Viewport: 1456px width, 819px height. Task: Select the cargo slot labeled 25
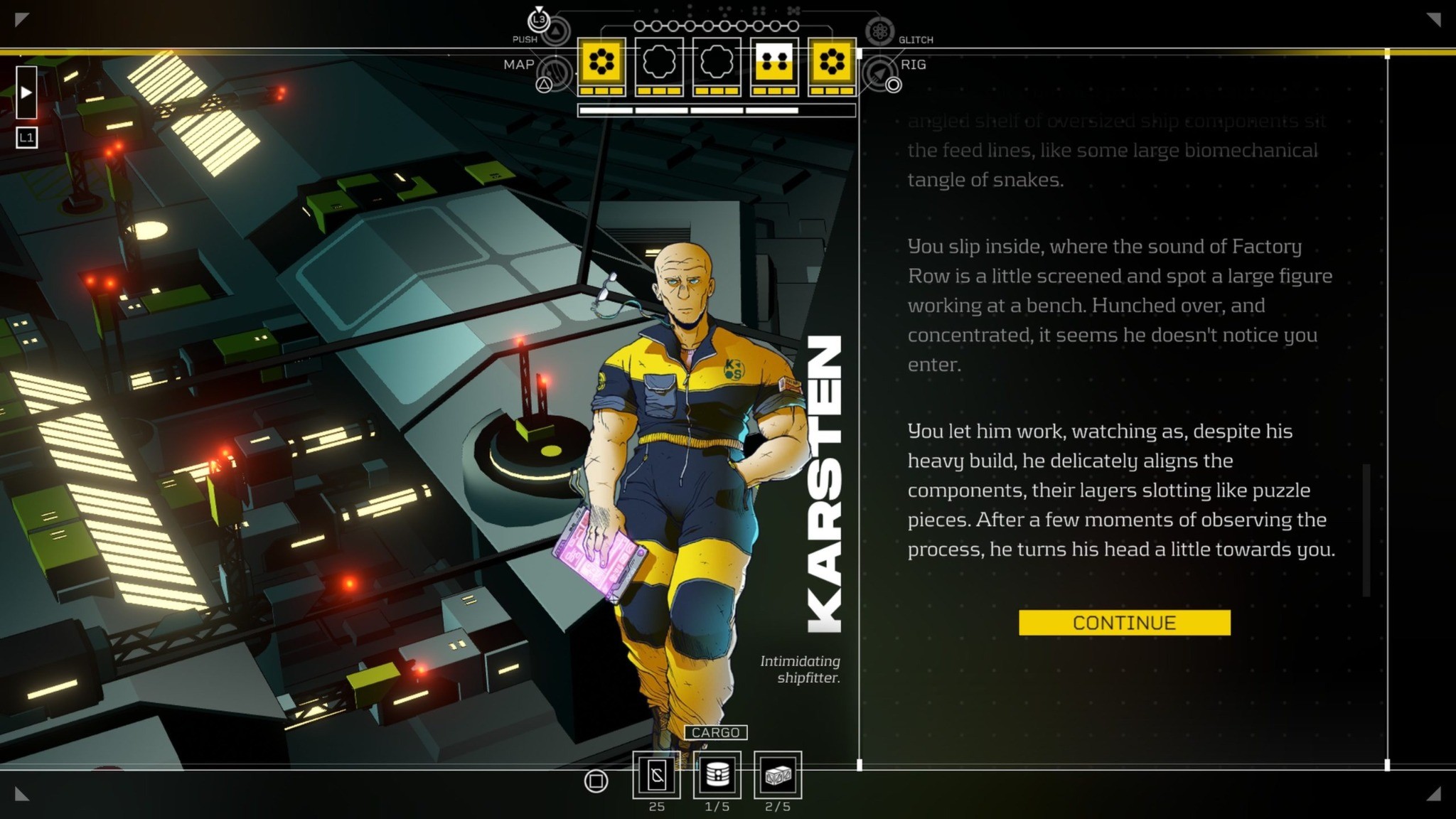coord(656,775)
